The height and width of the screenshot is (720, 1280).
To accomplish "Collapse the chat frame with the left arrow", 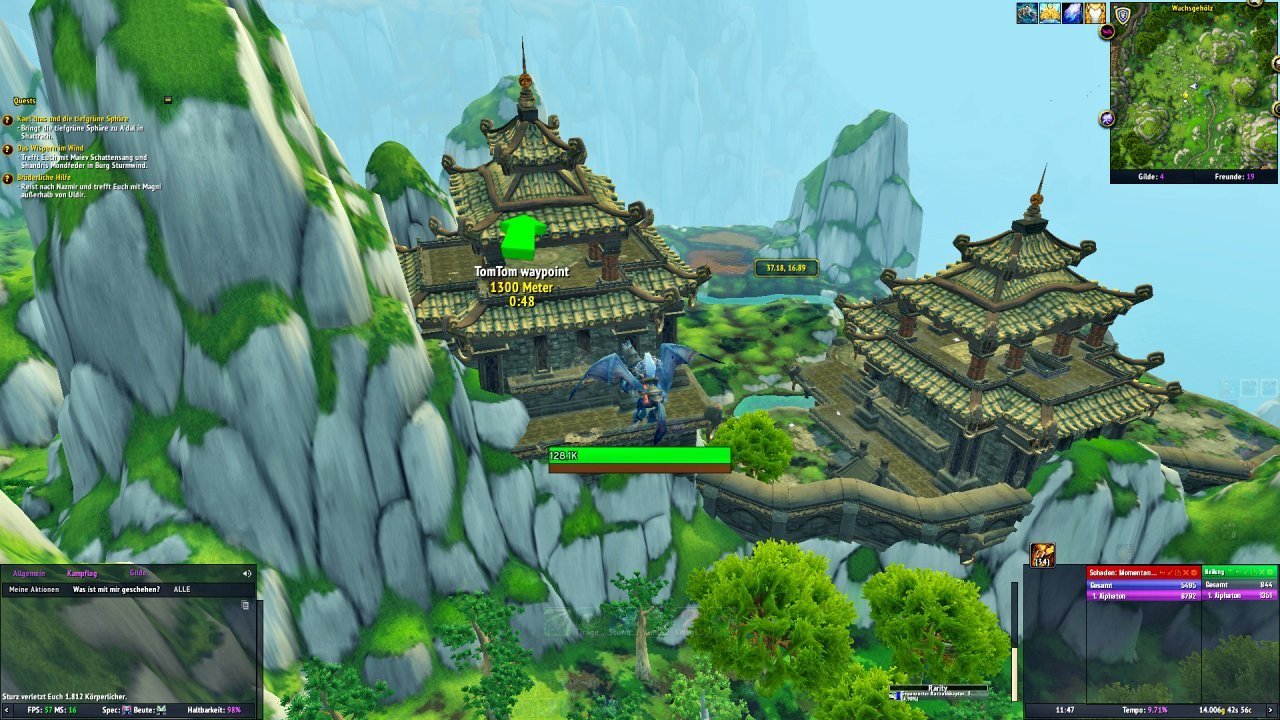I will coord(6,709).
